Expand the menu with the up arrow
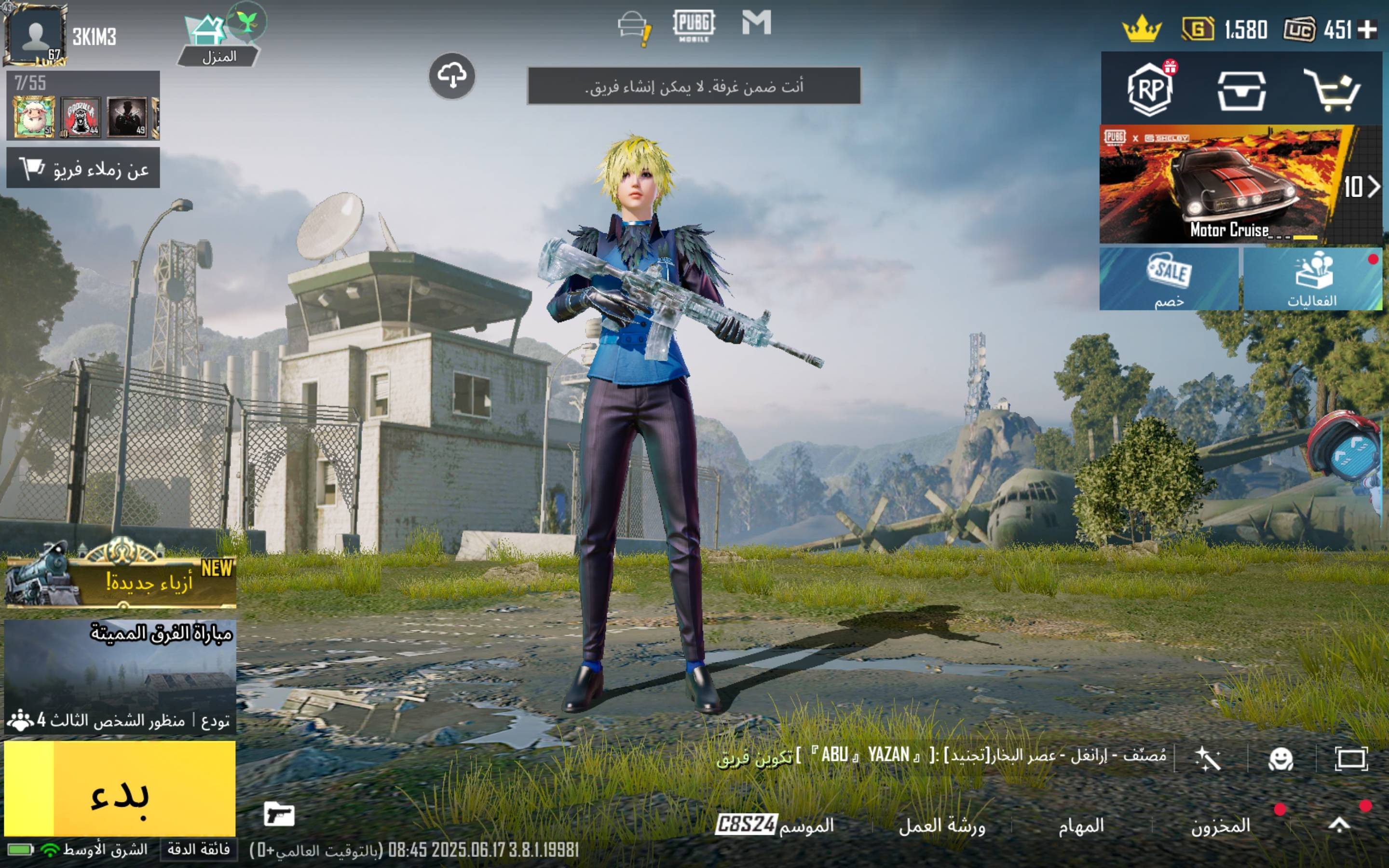This screenshot has width=1389, height=868. [x=1339, y=825]
